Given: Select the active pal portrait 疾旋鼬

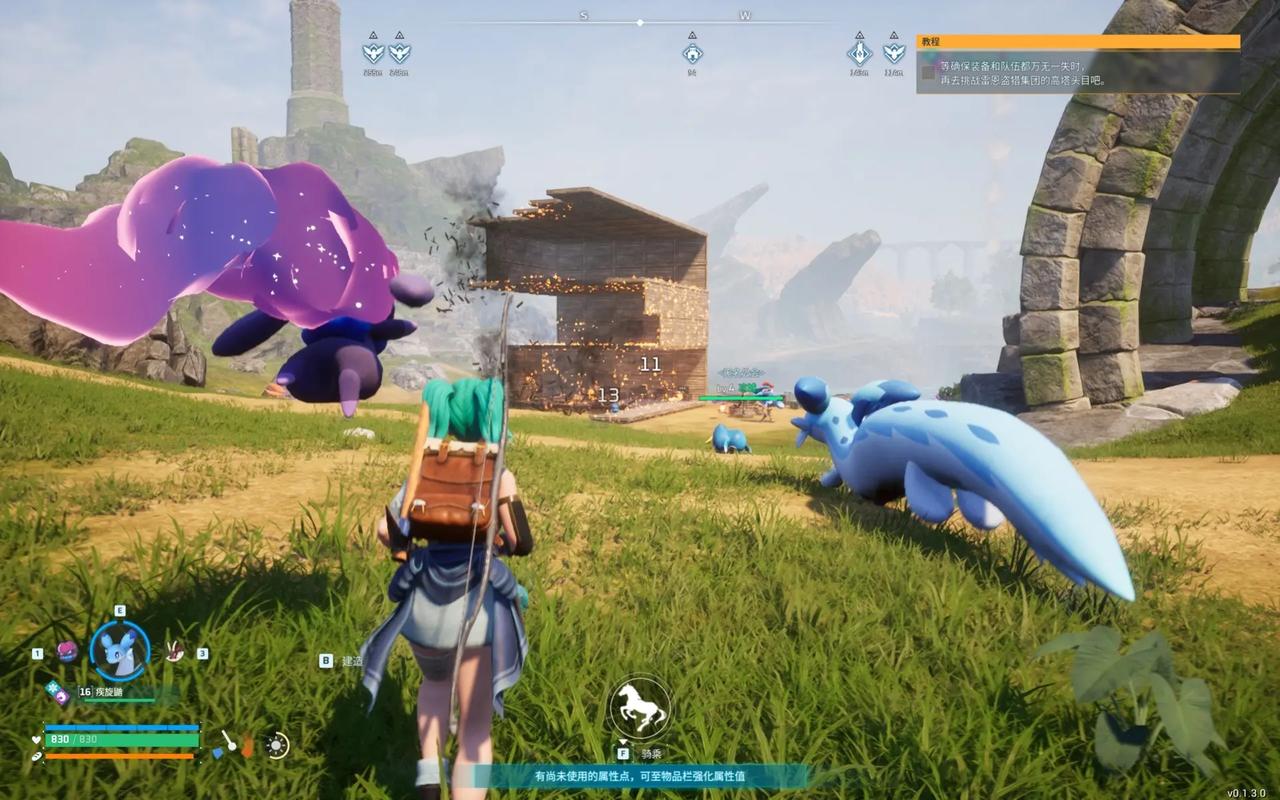Looking at the screenshot, I should [x=119, y=650].
